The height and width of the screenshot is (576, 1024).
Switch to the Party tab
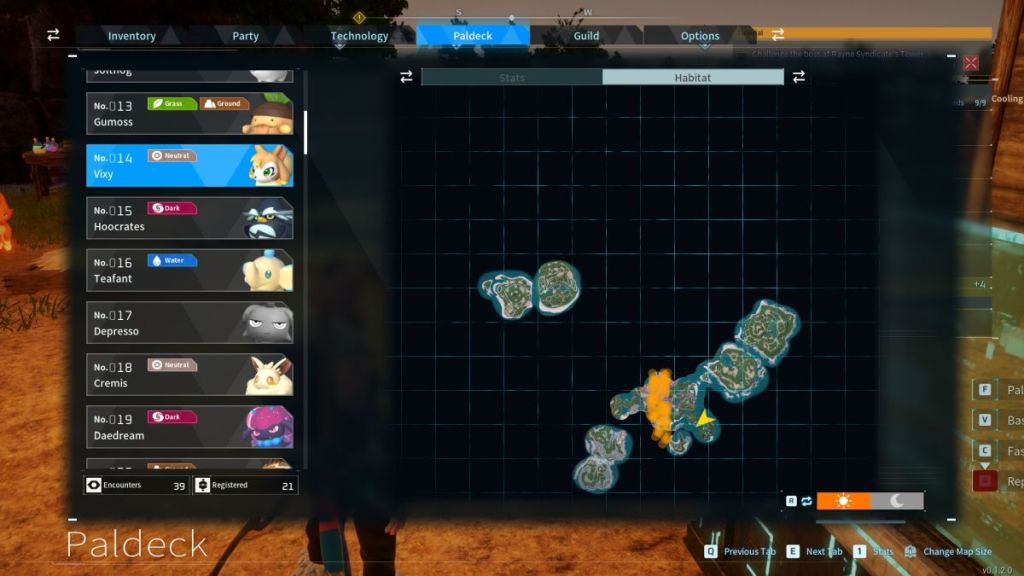point(245,36)
